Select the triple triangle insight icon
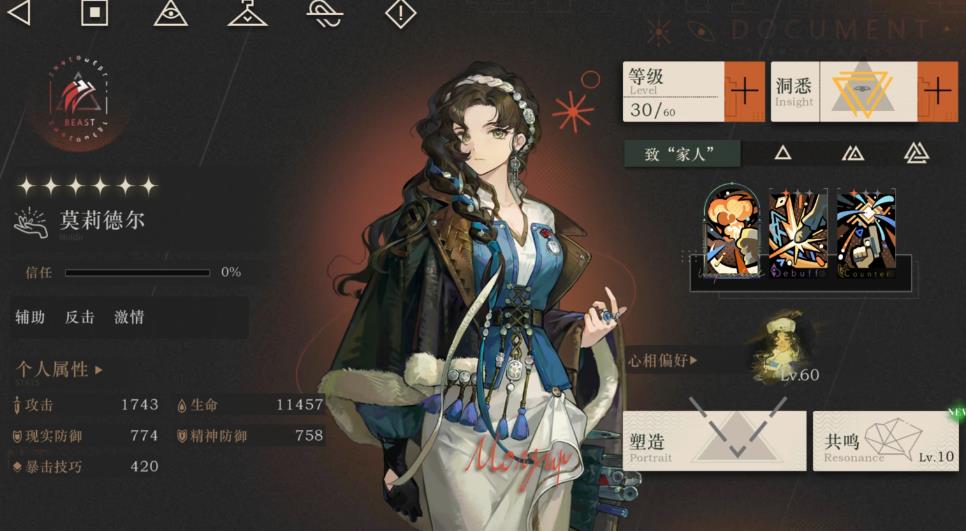This screenshot has height=531, width=966. click(x=916, y=153)
